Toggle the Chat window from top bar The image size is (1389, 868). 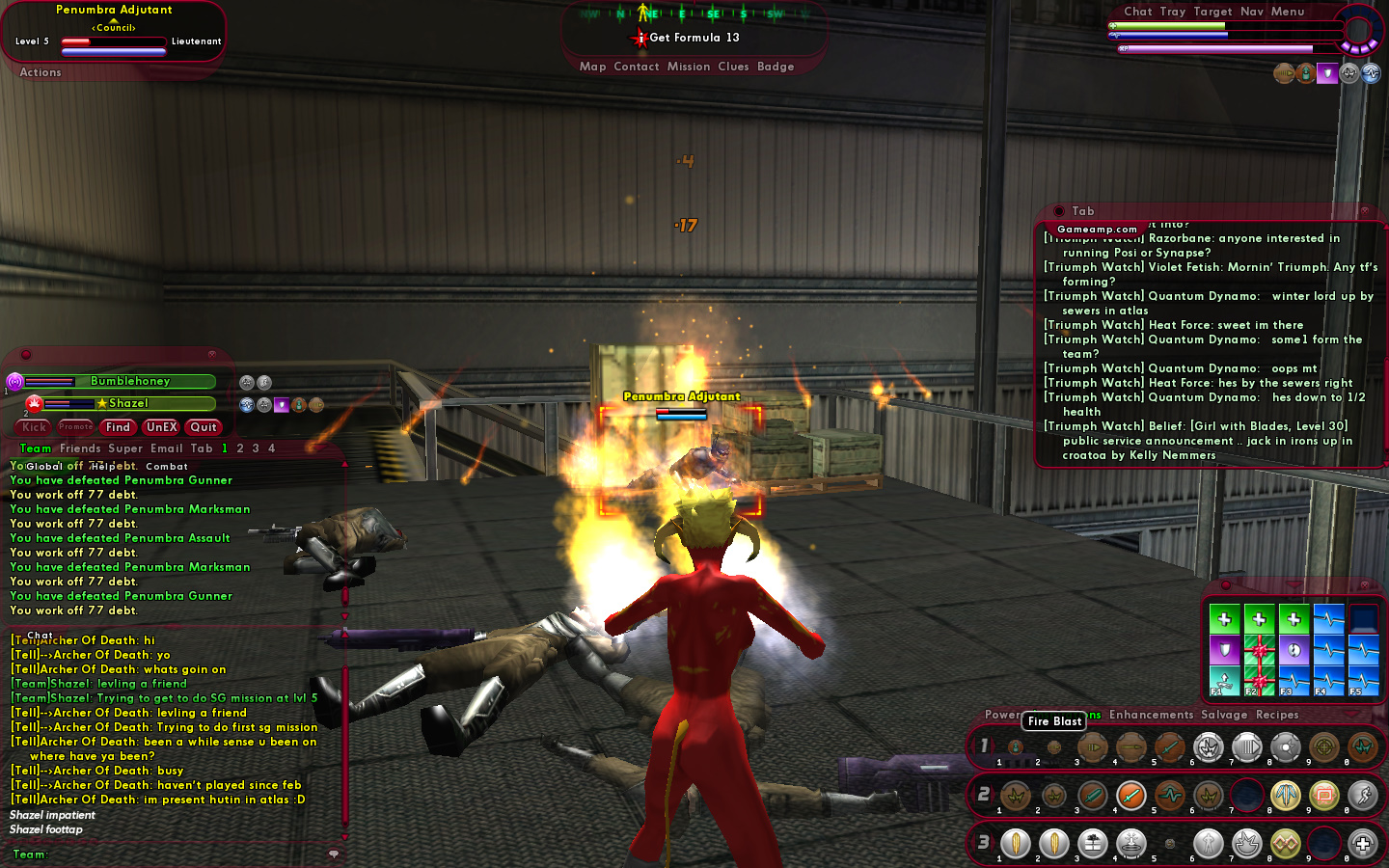pos(1137,12)
